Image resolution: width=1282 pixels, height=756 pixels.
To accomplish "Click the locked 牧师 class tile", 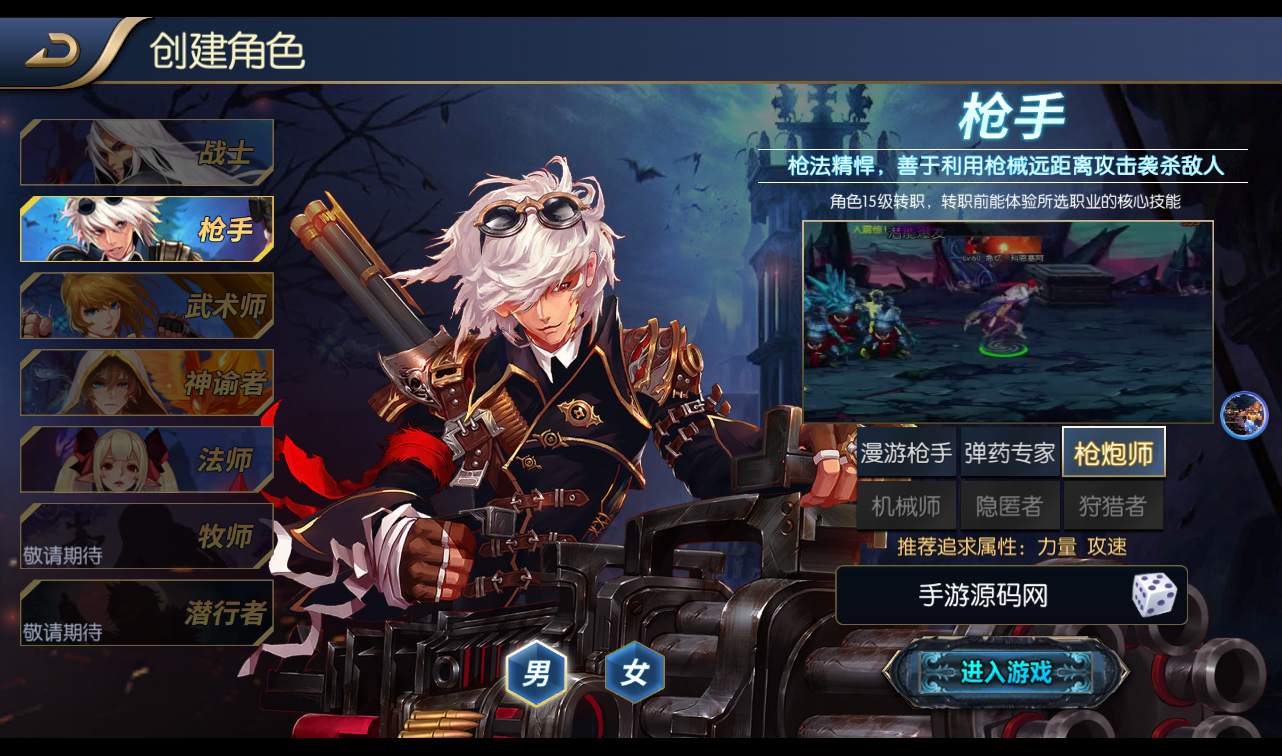I will coord(147,536).
